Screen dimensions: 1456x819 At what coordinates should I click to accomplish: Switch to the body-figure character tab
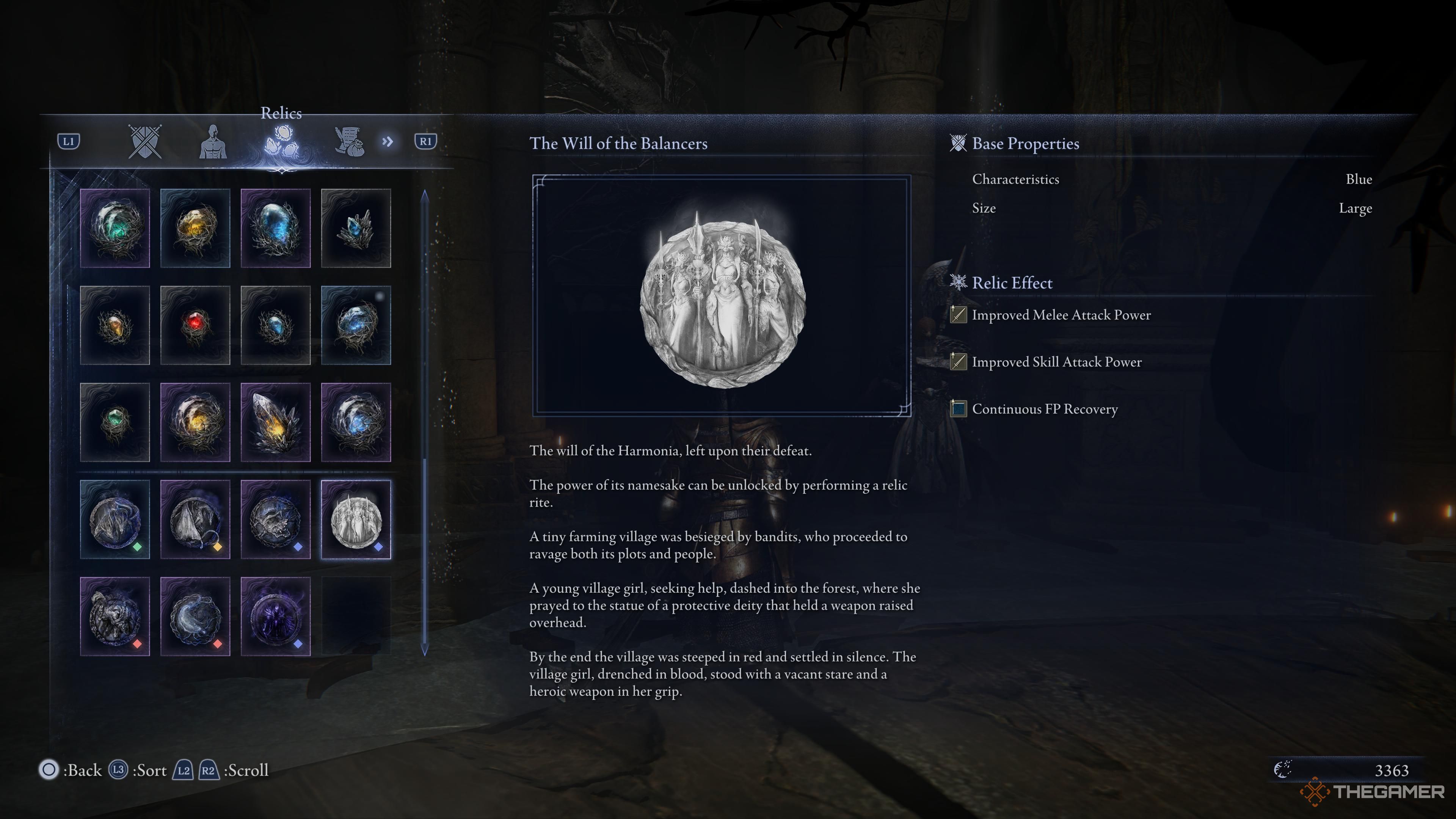(213, 143)
